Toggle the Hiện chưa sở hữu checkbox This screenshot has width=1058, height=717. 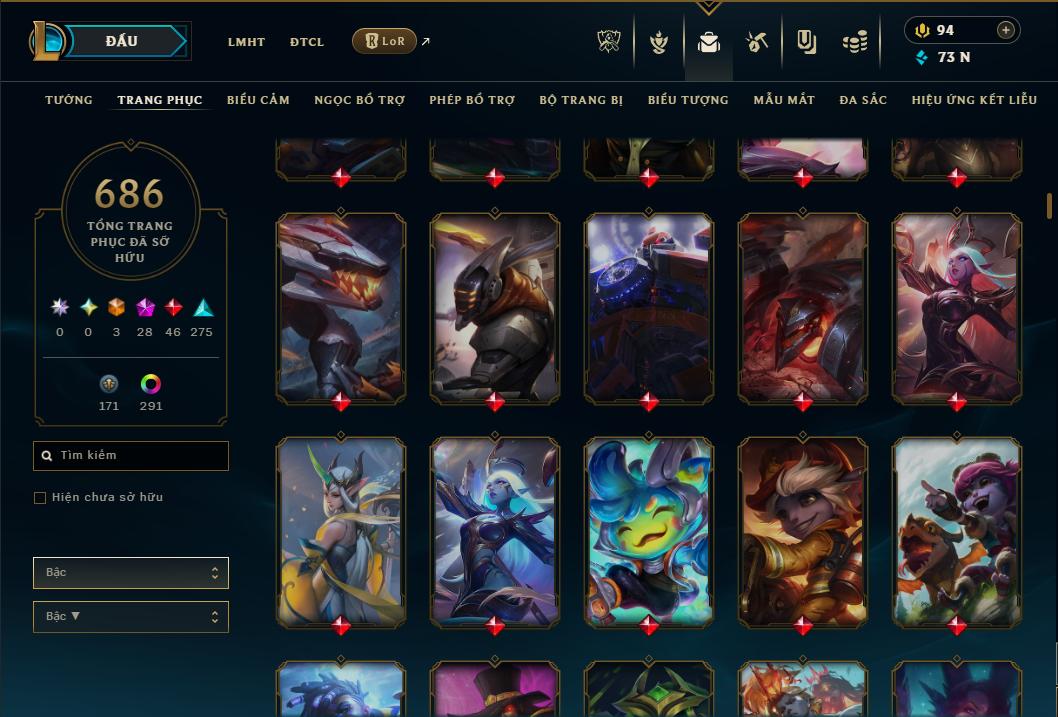[40, 498]
